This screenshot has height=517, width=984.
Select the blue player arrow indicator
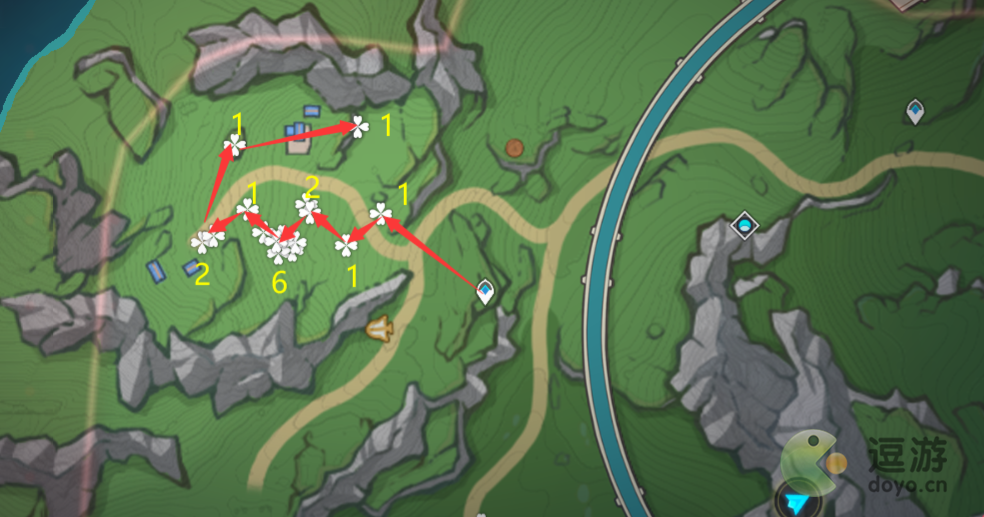tap(797, 498)
